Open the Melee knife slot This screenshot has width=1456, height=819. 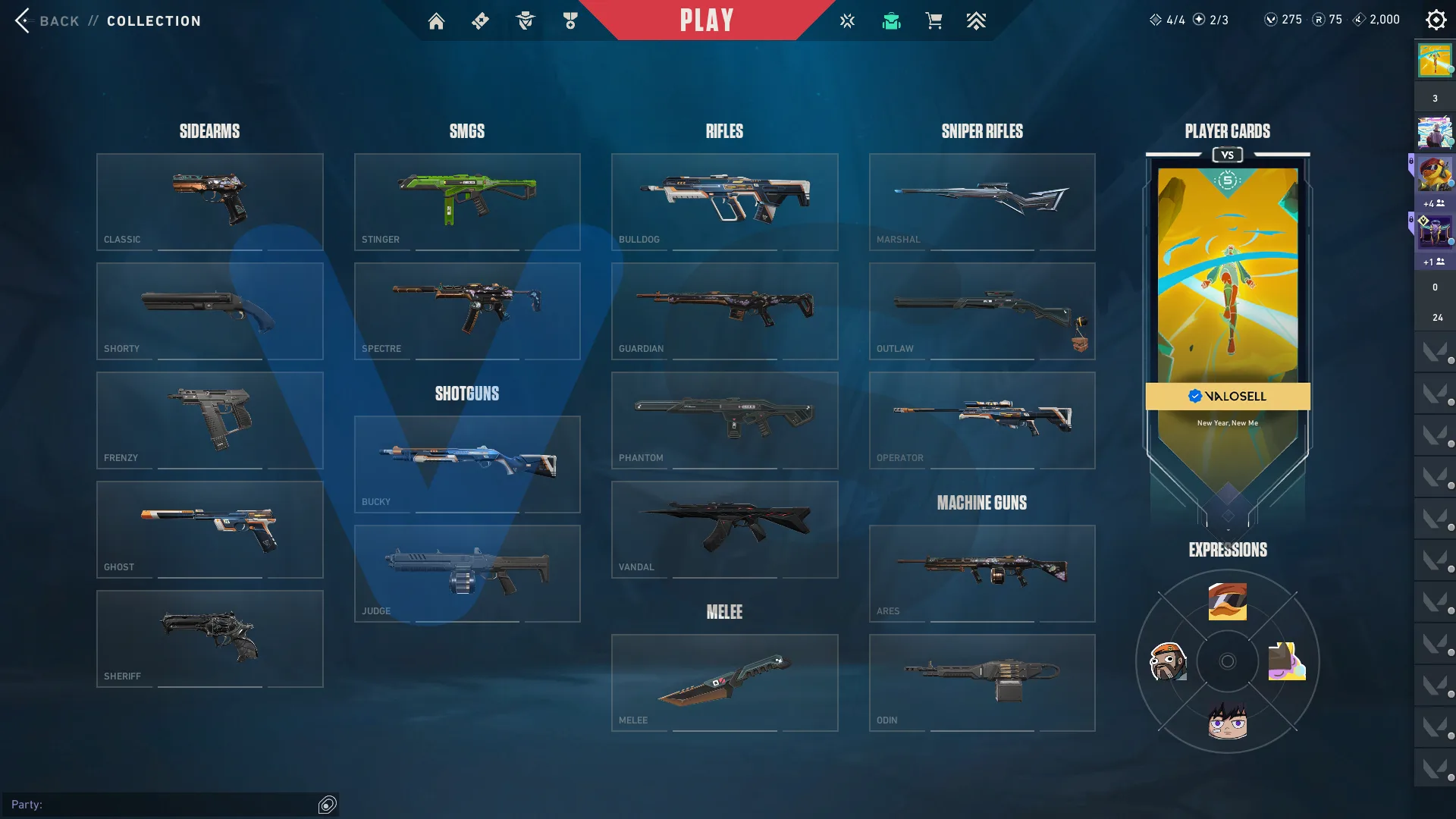724,682
